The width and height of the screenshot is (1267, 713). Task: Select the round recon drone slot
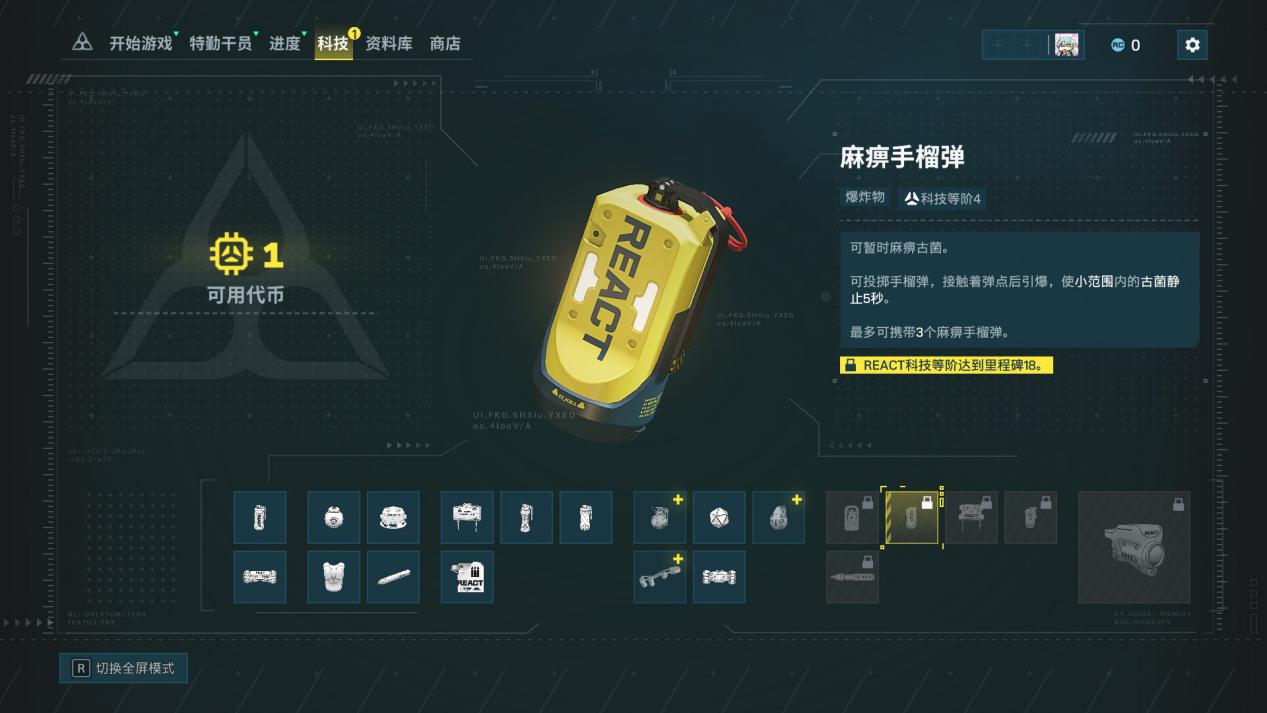coord(333,518)
